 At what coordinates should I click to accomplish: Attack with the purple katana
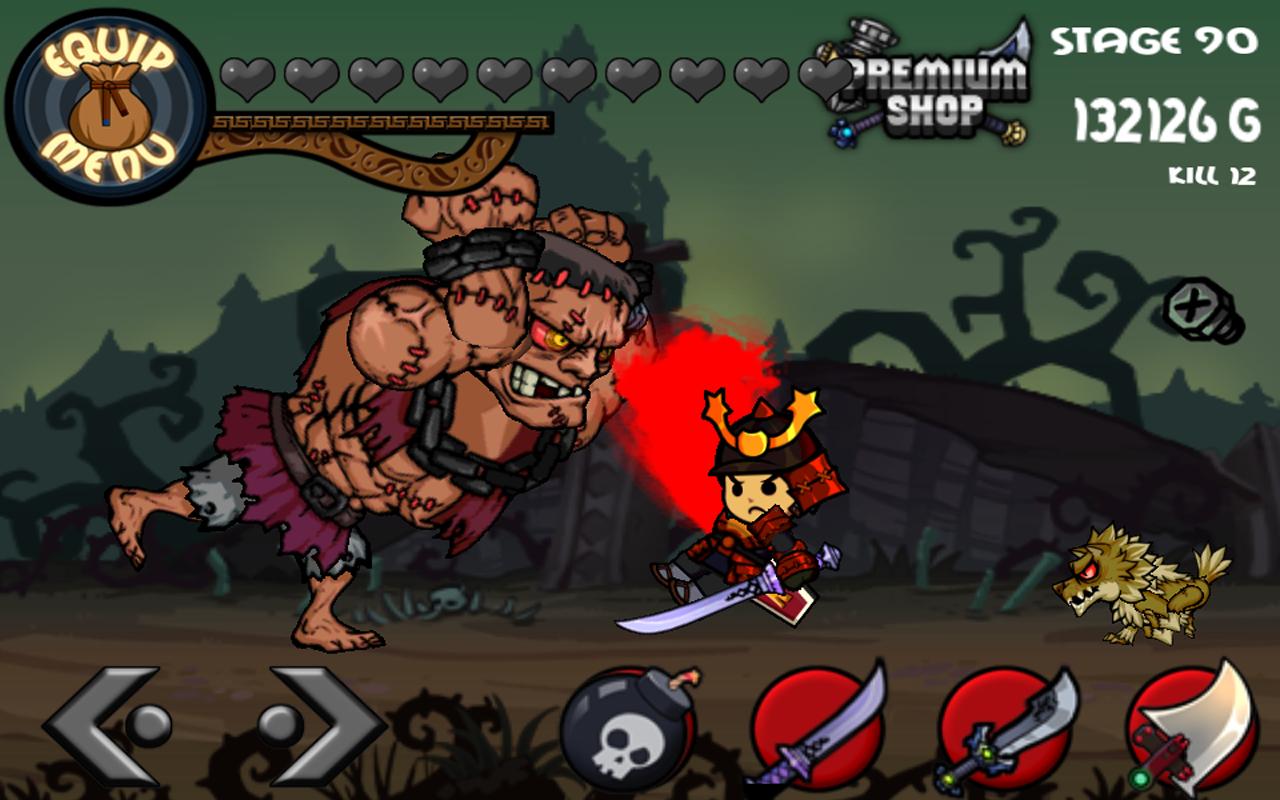click(813, 730)
